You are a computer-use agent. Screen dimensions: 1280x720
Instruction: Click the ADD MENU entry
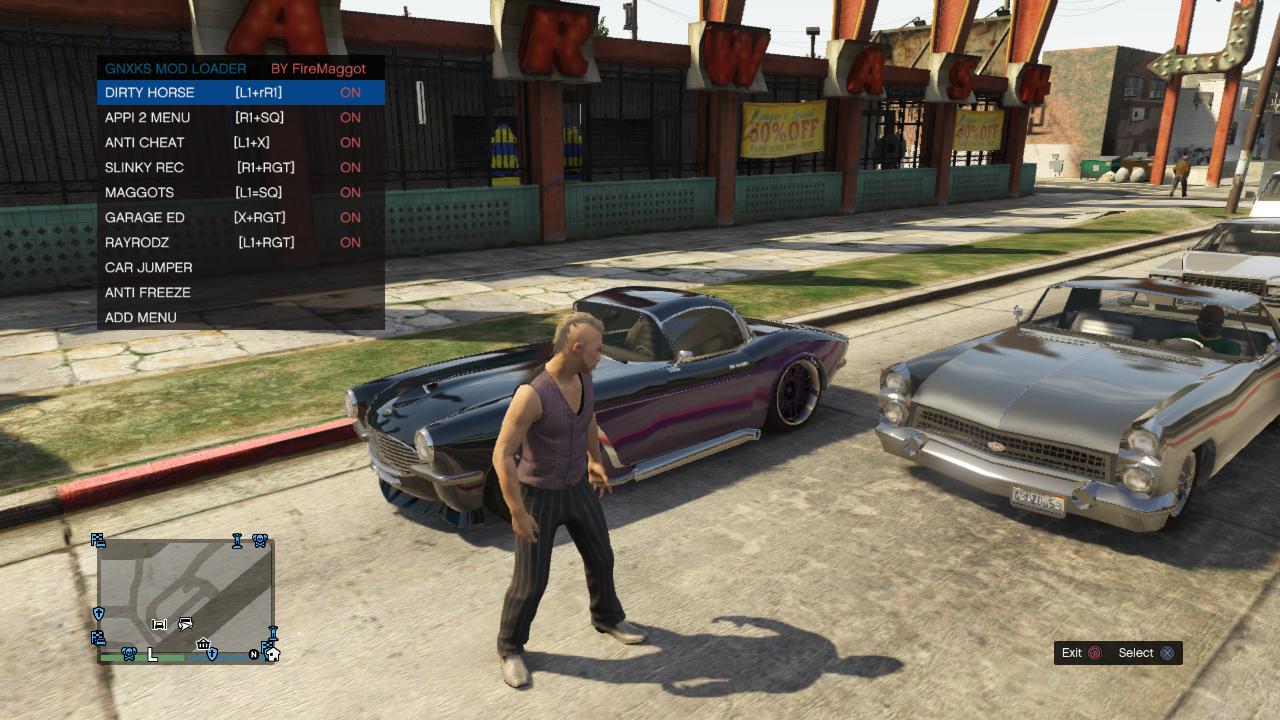(x=141, y=318)
